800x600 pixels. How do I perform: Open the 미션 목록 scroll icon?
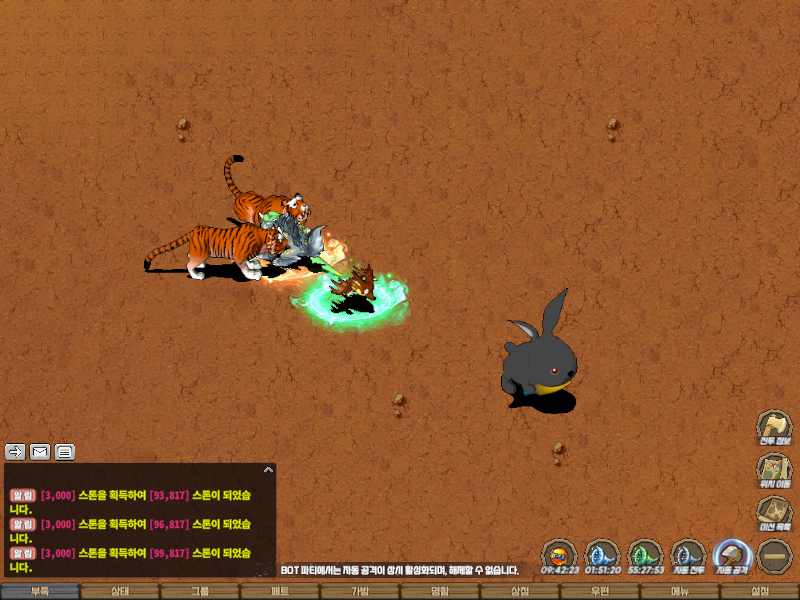pos(775,511)
